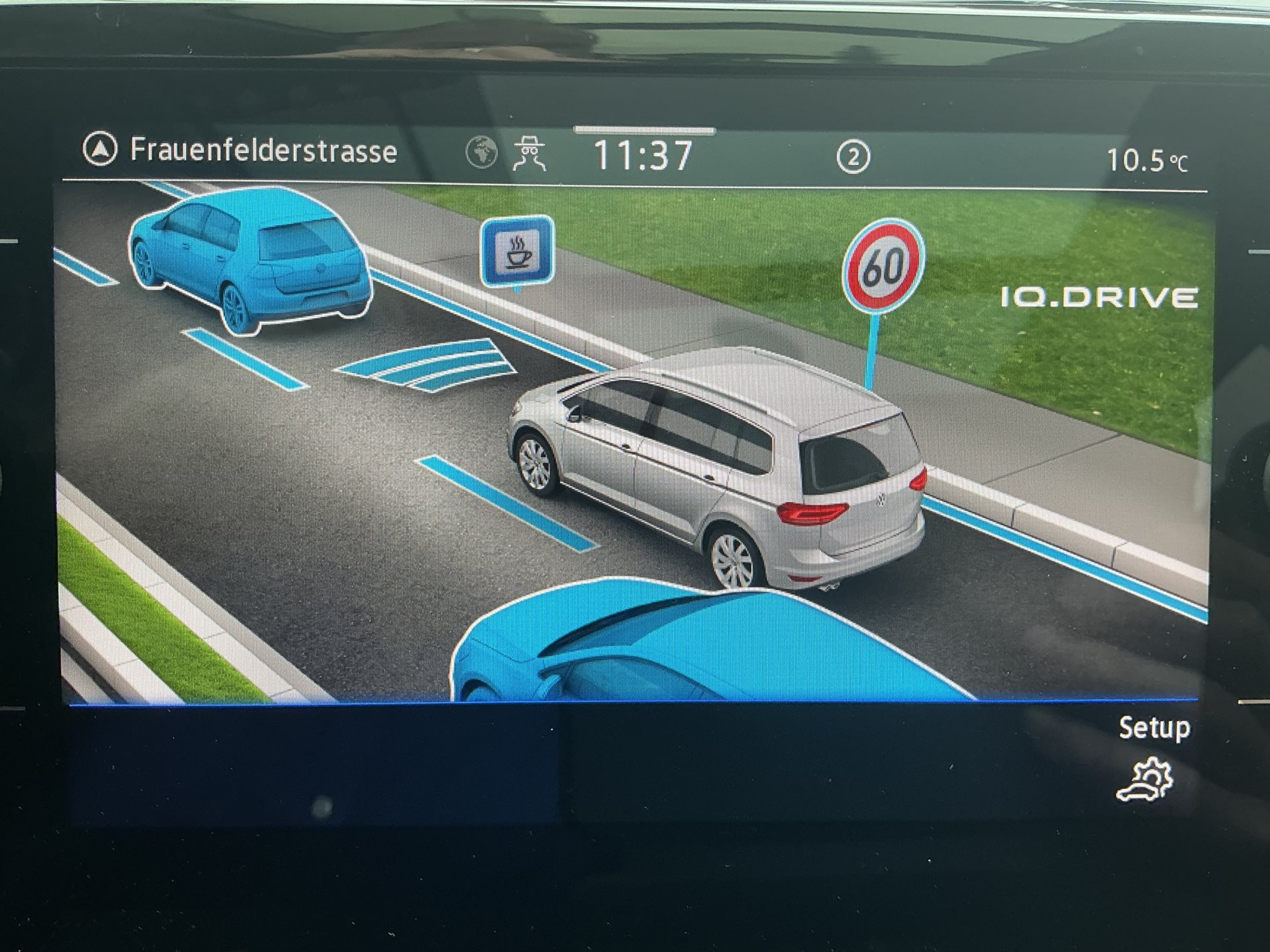This screenshot has width=1270, height=952.
Task: Open the privacy mode icon with hat and glasses
Action: [529, 153]
